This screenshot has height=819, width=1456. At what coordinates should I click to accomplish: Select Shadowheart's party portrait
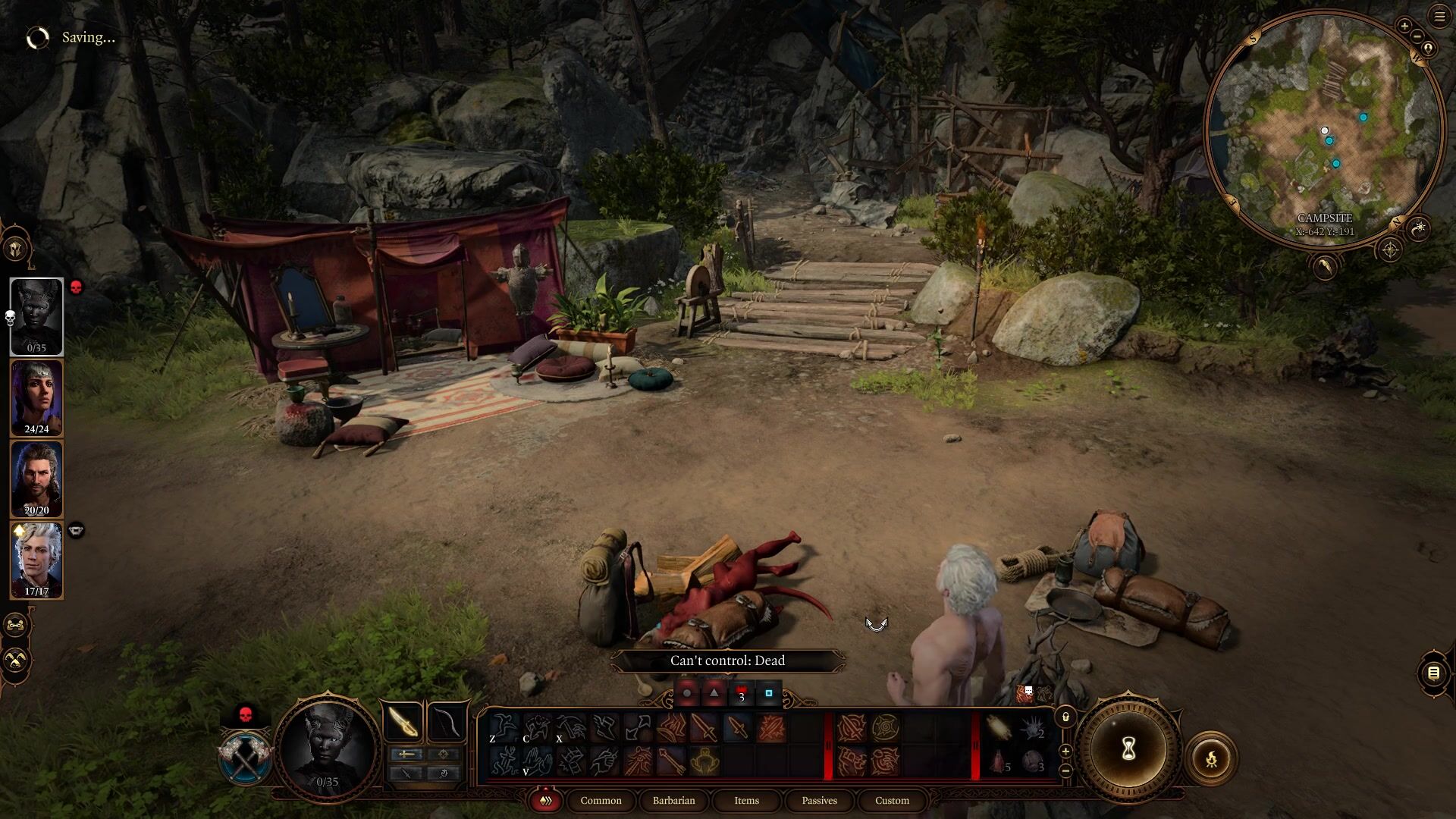click(x=36, y=397)
